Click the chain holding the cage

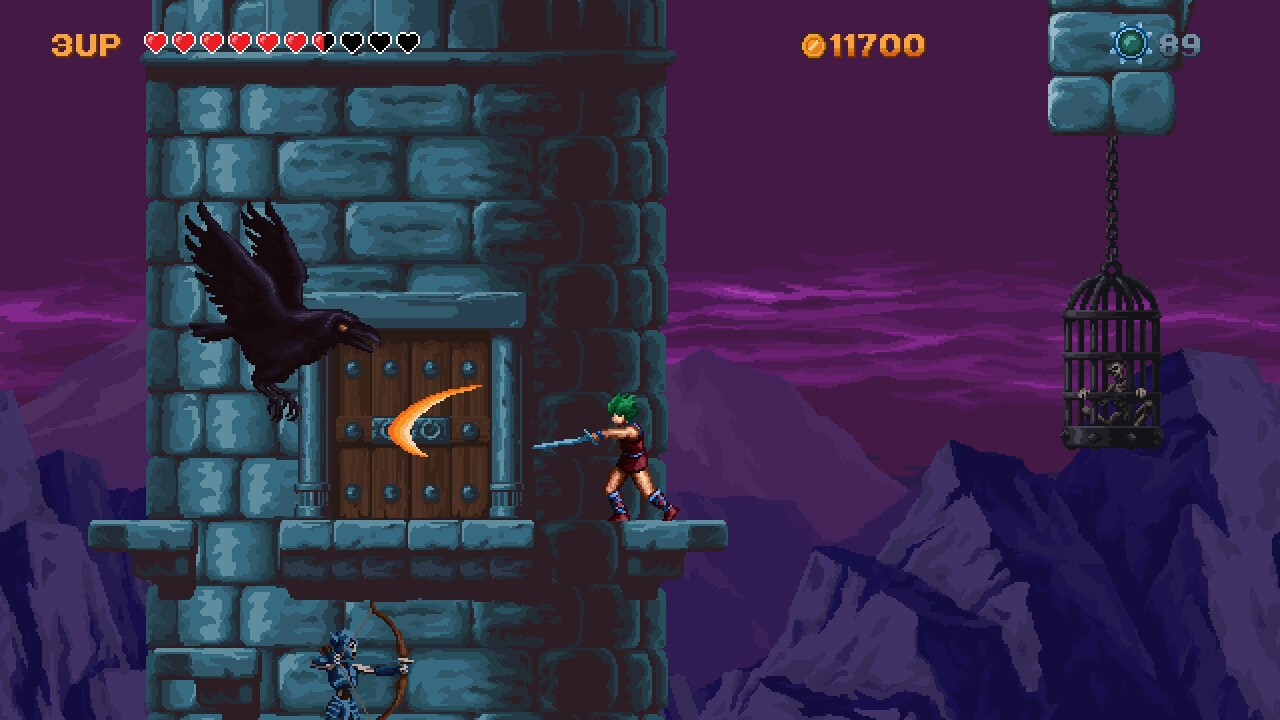click(x=1112, y=200)
